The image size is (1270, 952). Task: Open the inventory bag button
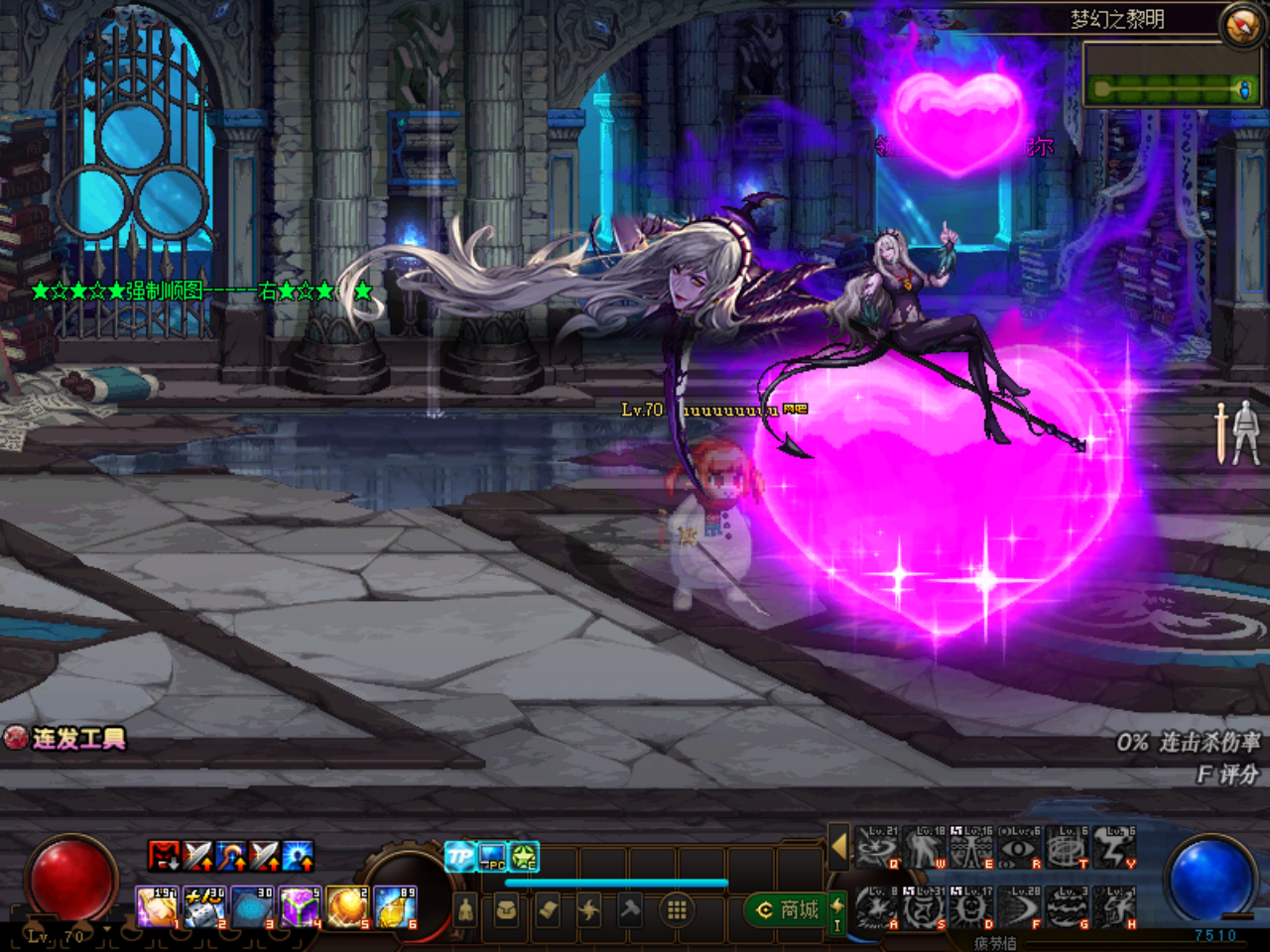click(x=506, y=909)
